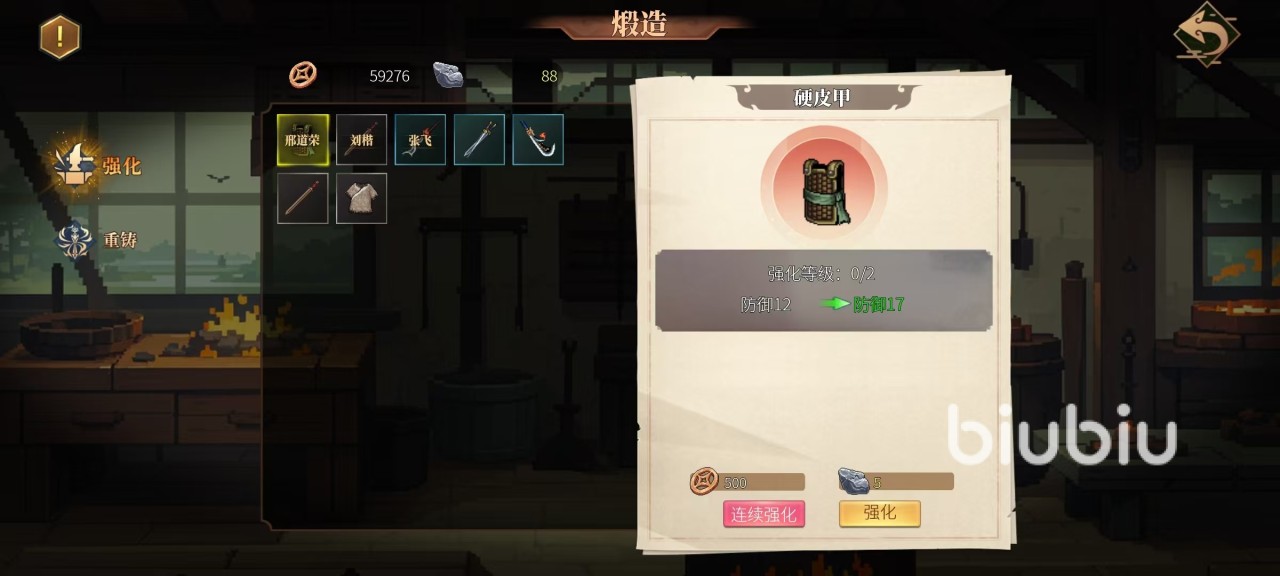Choose the weapon equipped by 刘楷

361,139
